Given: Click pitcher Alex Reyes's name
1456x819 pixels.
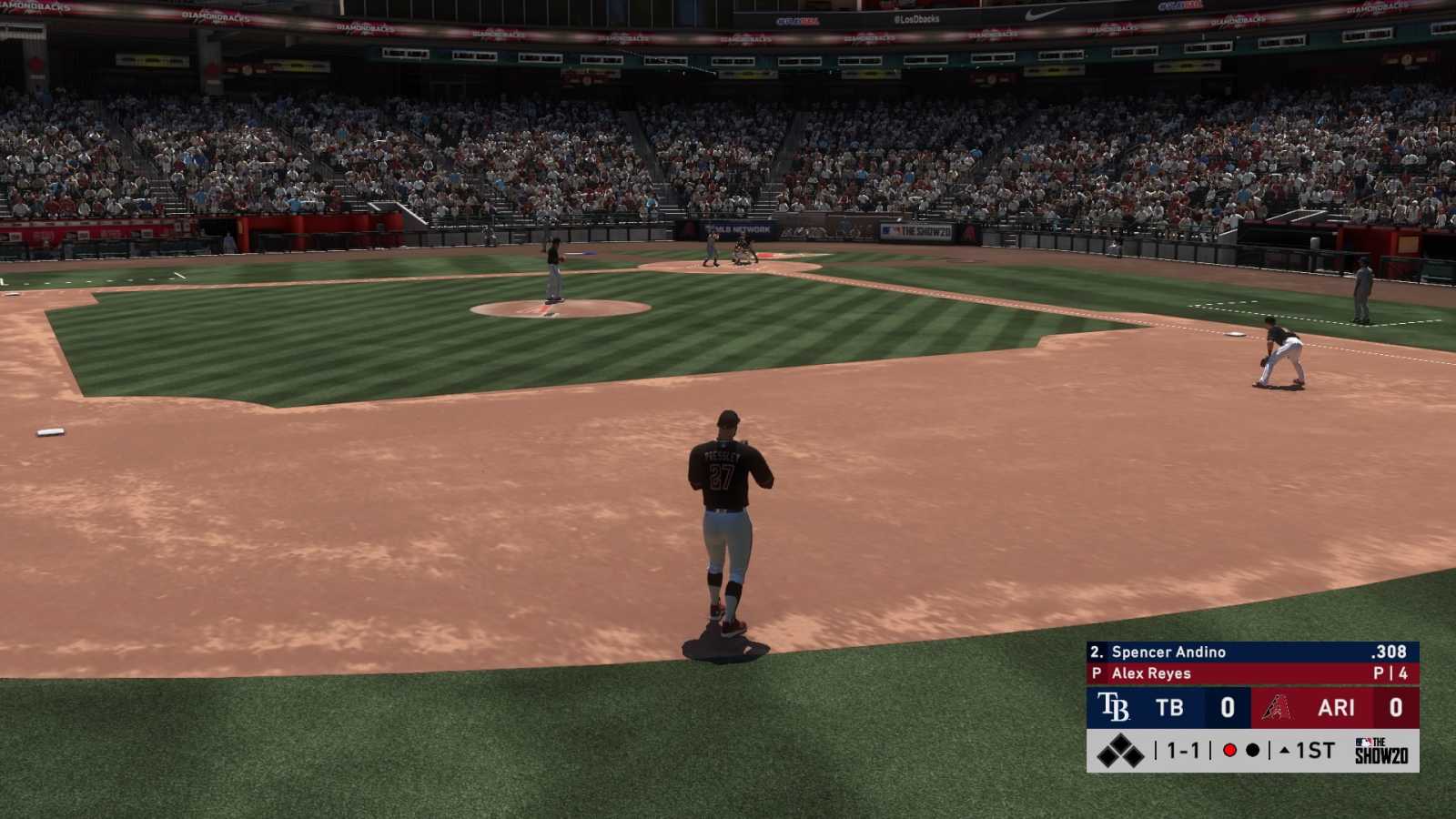Looking at the screenshot, I should [x=1153, y=673].
